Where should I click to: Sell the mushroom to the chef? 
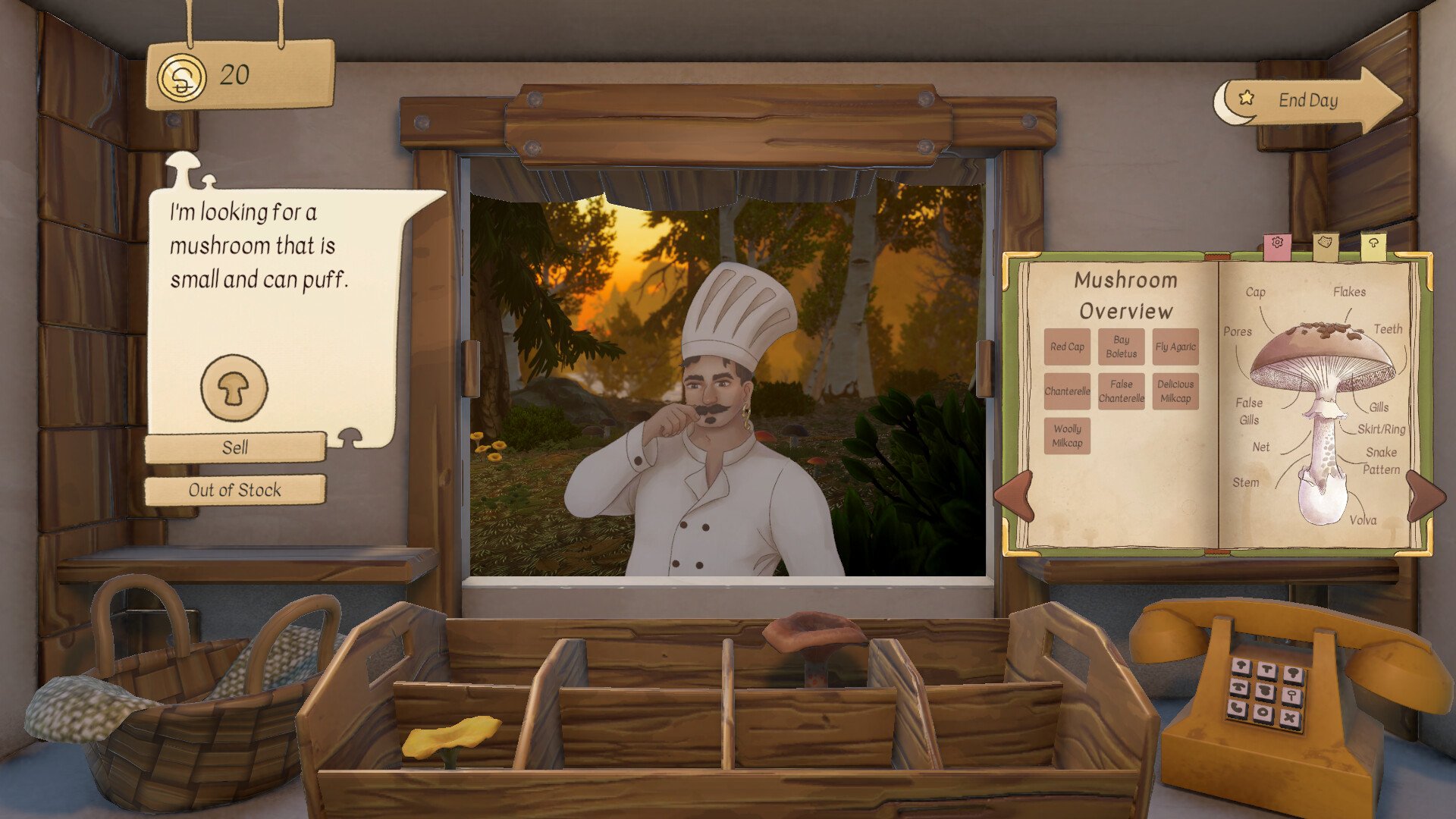pos(235,447)
